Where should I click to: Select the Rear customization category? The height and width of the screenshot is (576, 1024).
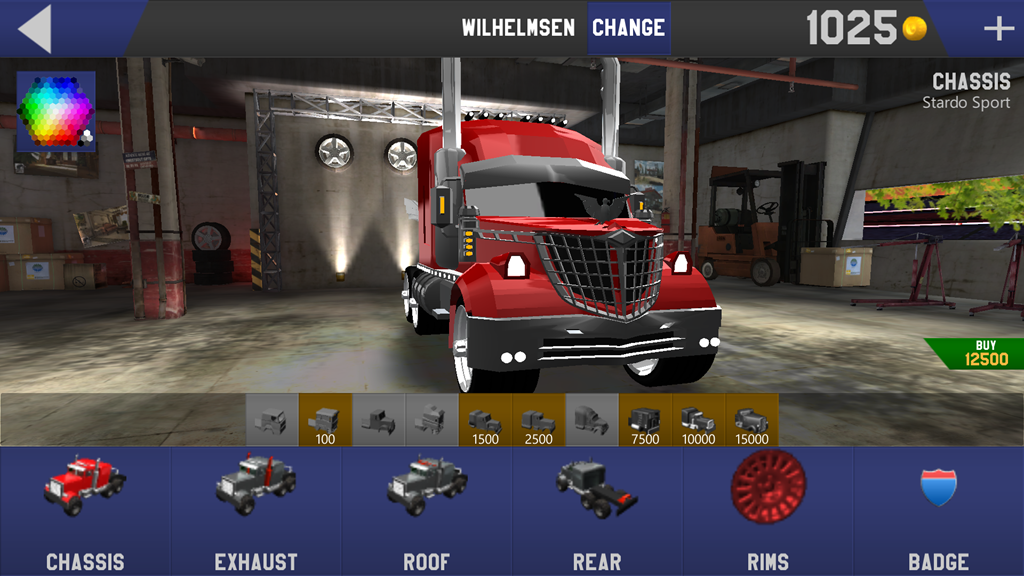(x=597, y=512)
